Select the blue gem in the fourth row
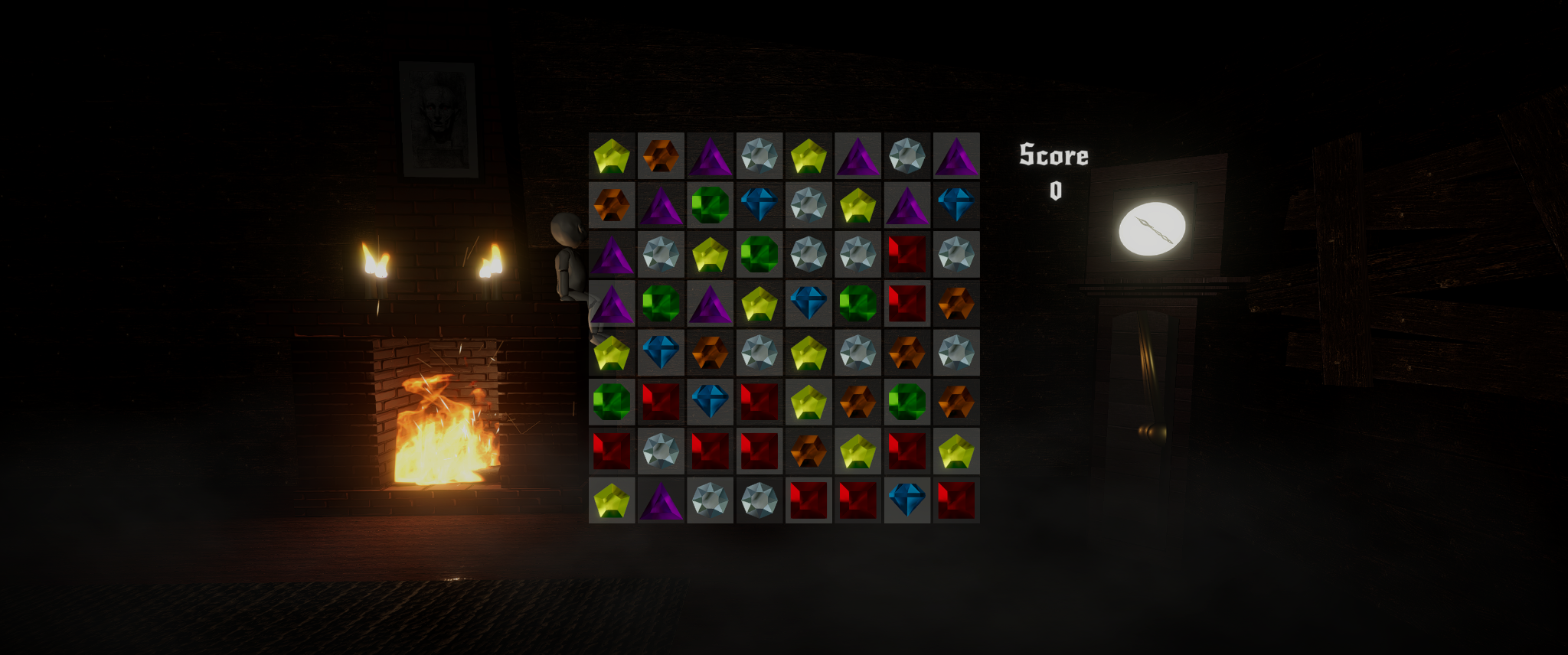Image resolution: width=1568 pixels, height=655 pixels. click(808, 303)
